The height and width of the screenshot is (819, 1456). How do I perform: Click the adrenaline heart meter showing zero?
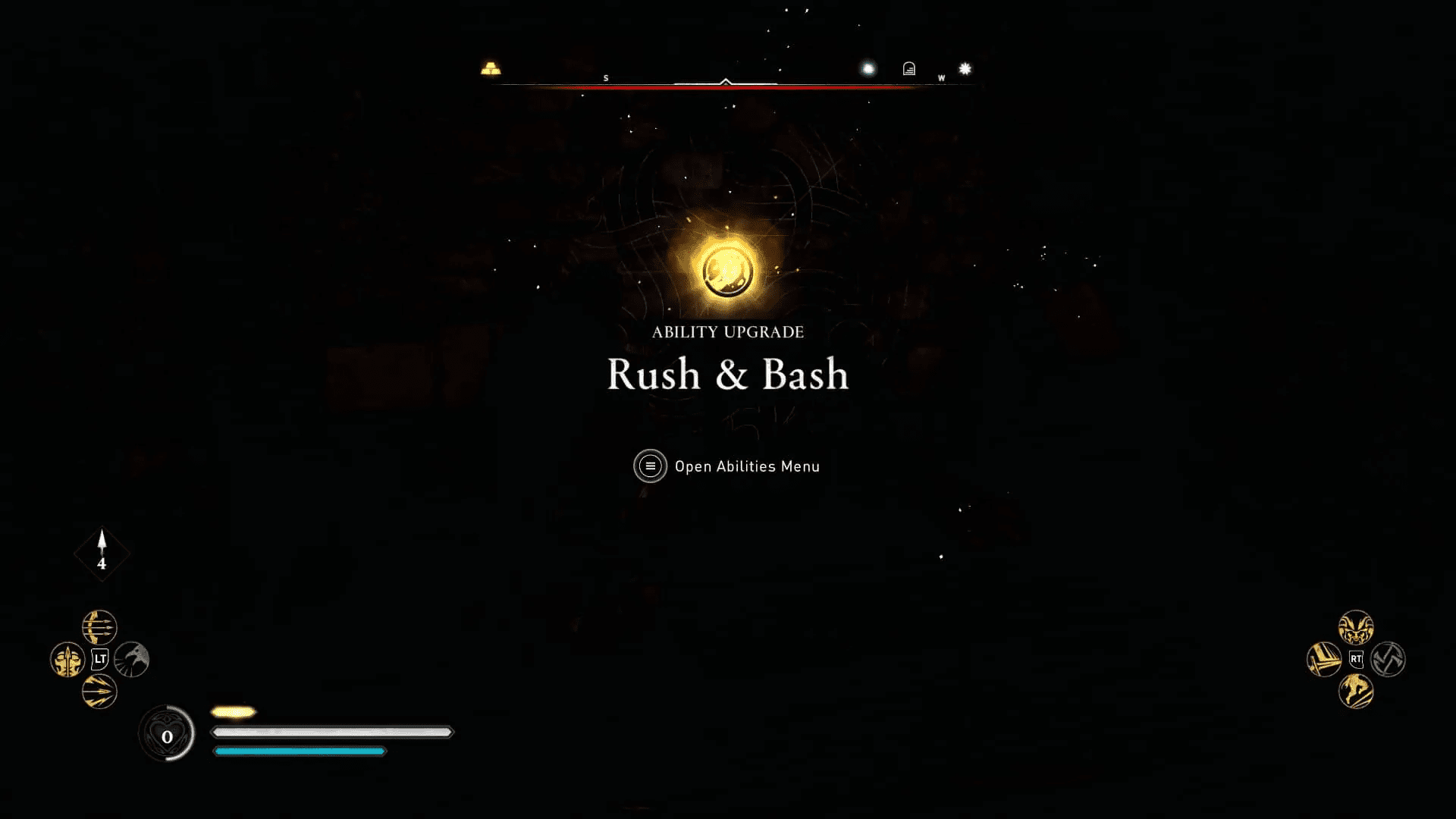point(167,733)
